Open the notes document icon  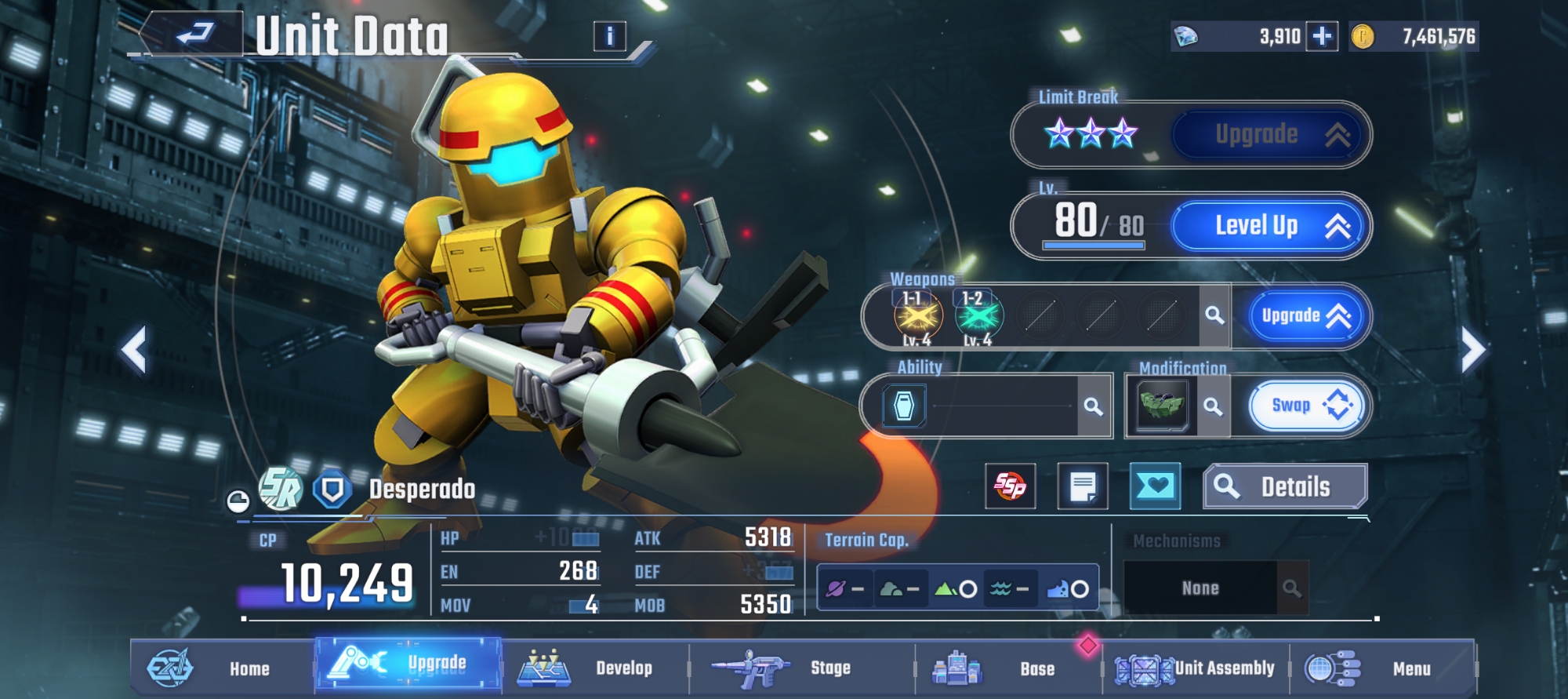point(1083,486)
